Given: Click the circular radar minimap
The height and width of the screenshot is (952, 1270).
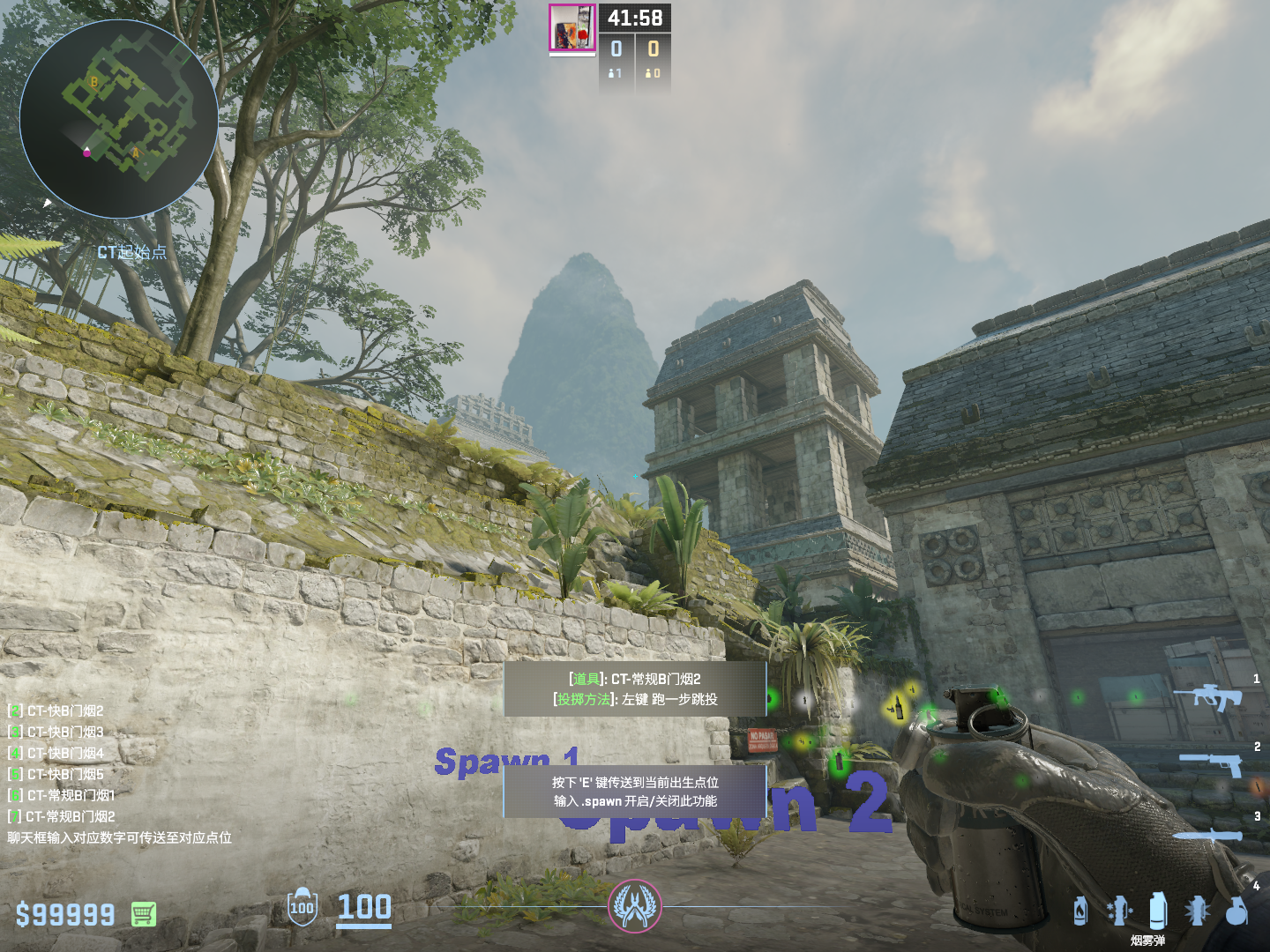Looking at the screenshot, I should pyautogui.click(x=119, y=119).
